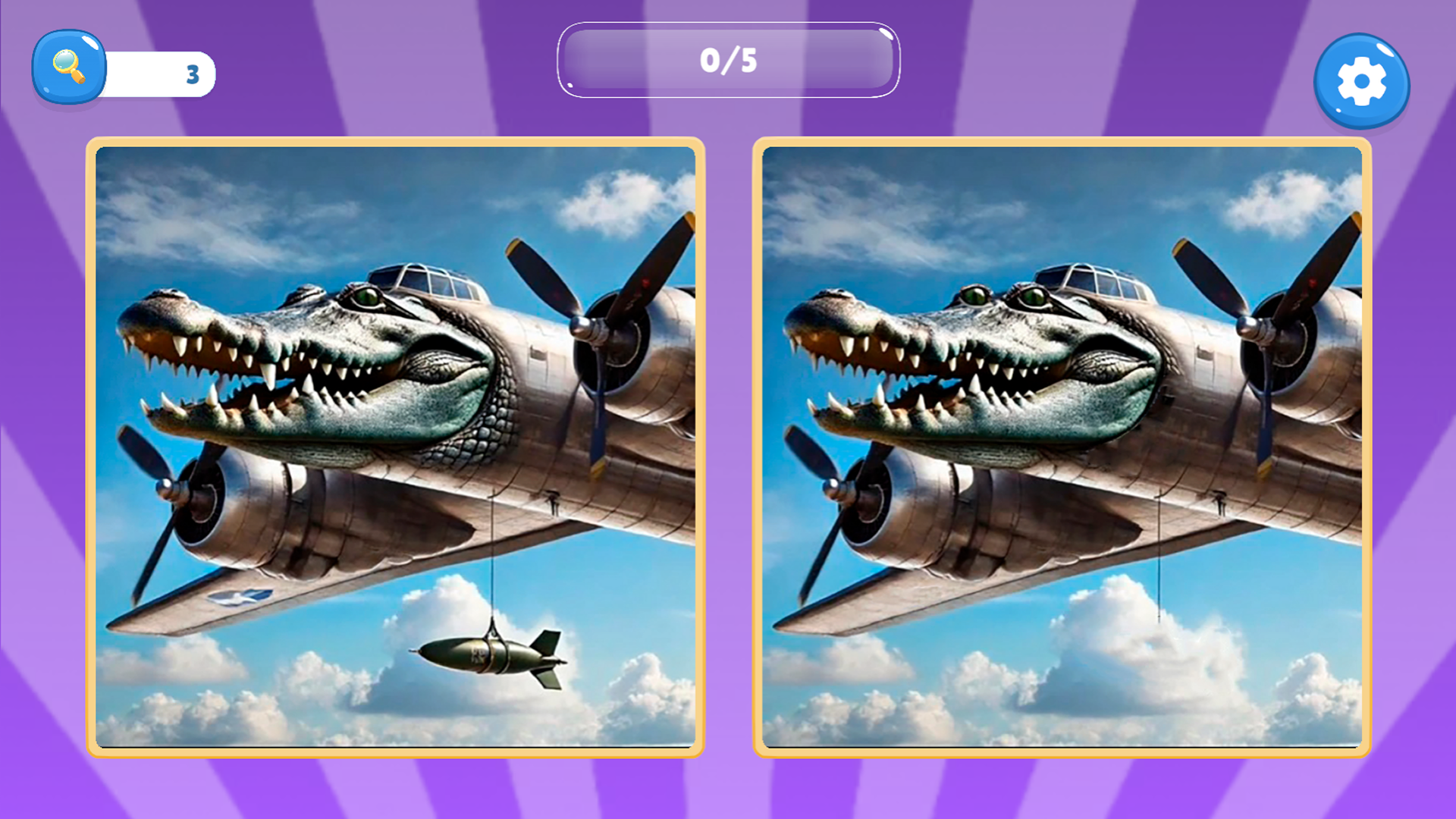Viewport: 1456px width, 819px height.
Task: Open the magnifying glass hint tool
Action: coord(68,72)
